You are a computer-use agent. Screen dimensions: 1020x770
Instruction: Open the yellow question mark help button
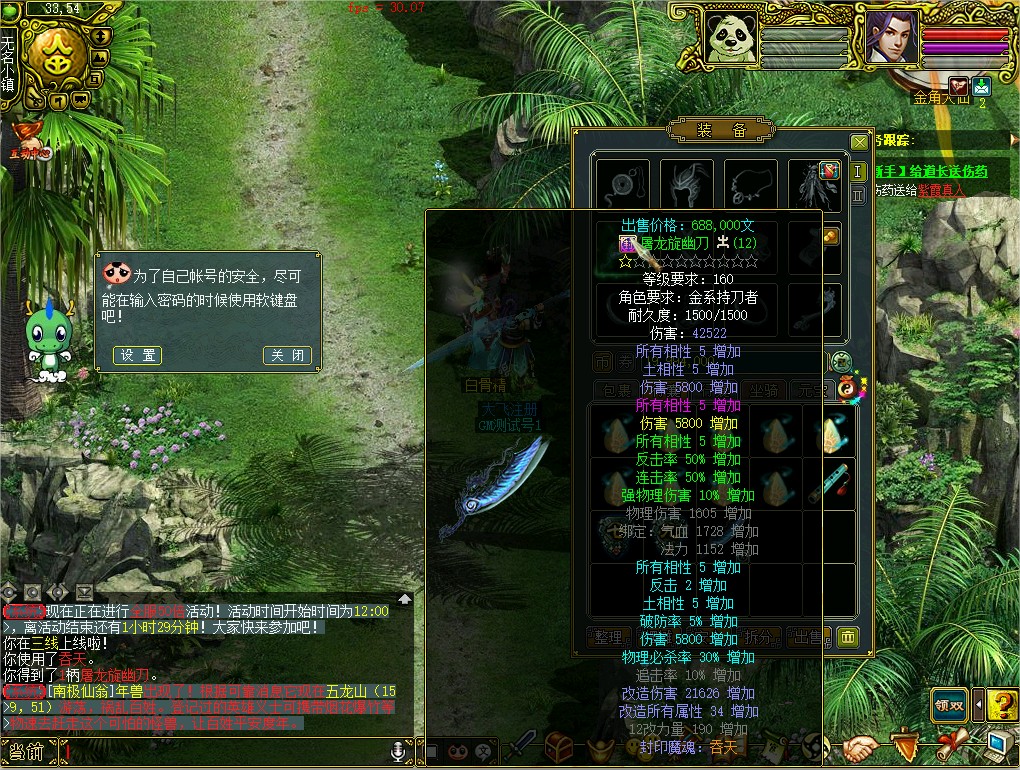coord(1002,705)
